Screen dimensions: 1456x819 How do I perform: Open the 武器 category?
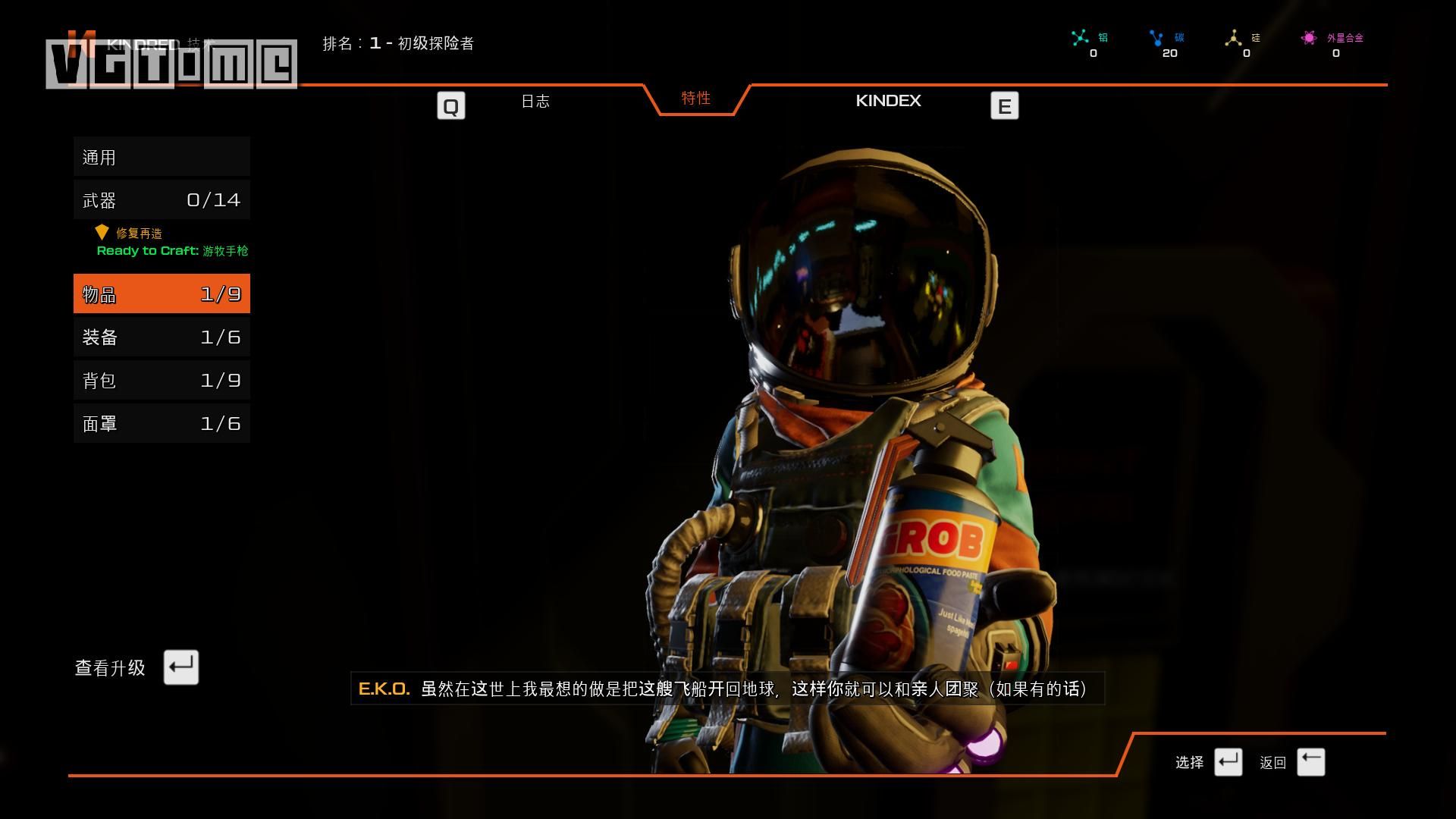162,200
